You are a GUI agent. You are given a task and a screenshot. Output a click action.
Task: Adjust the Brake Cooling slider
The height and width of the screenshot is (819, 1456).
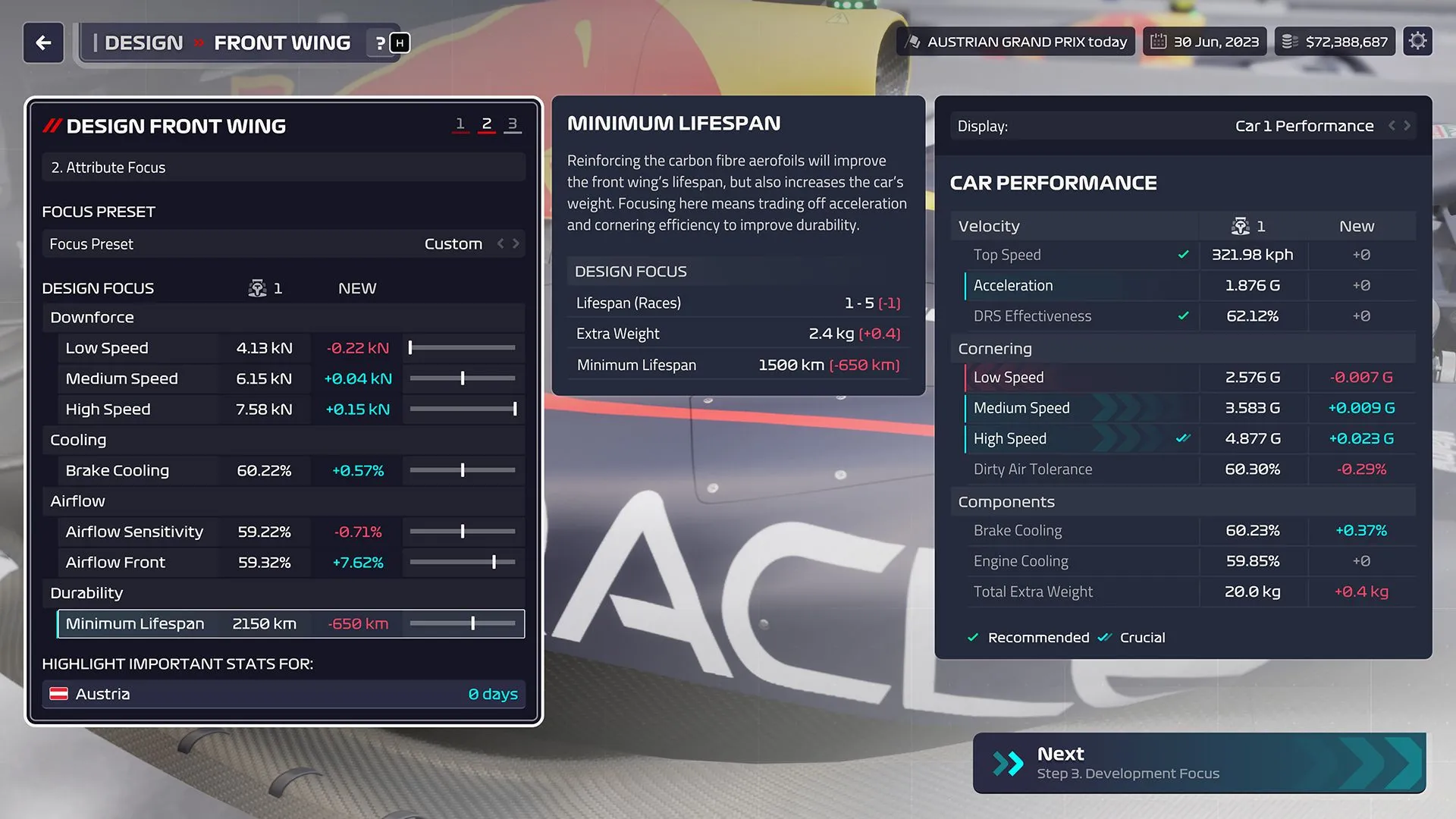[x=463, y=470]
